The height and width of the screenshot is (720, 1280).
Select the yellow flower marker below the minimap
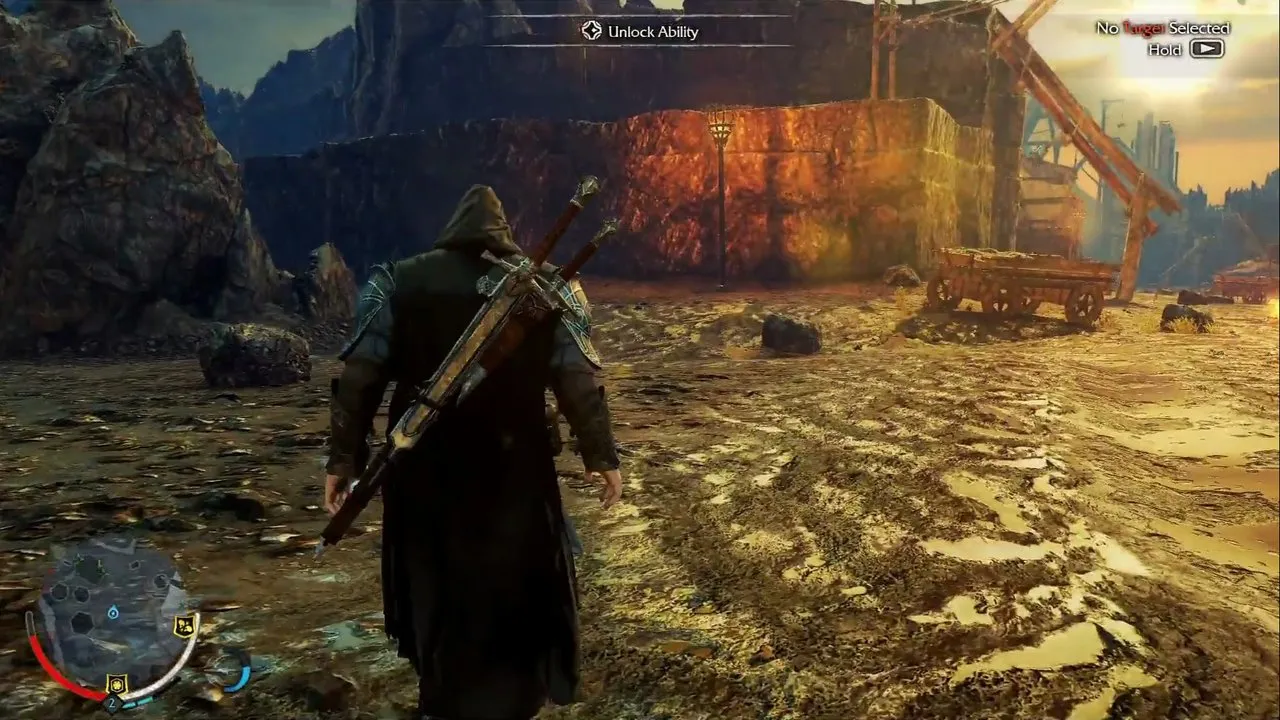pyautogui.click(x=116, y=685)
